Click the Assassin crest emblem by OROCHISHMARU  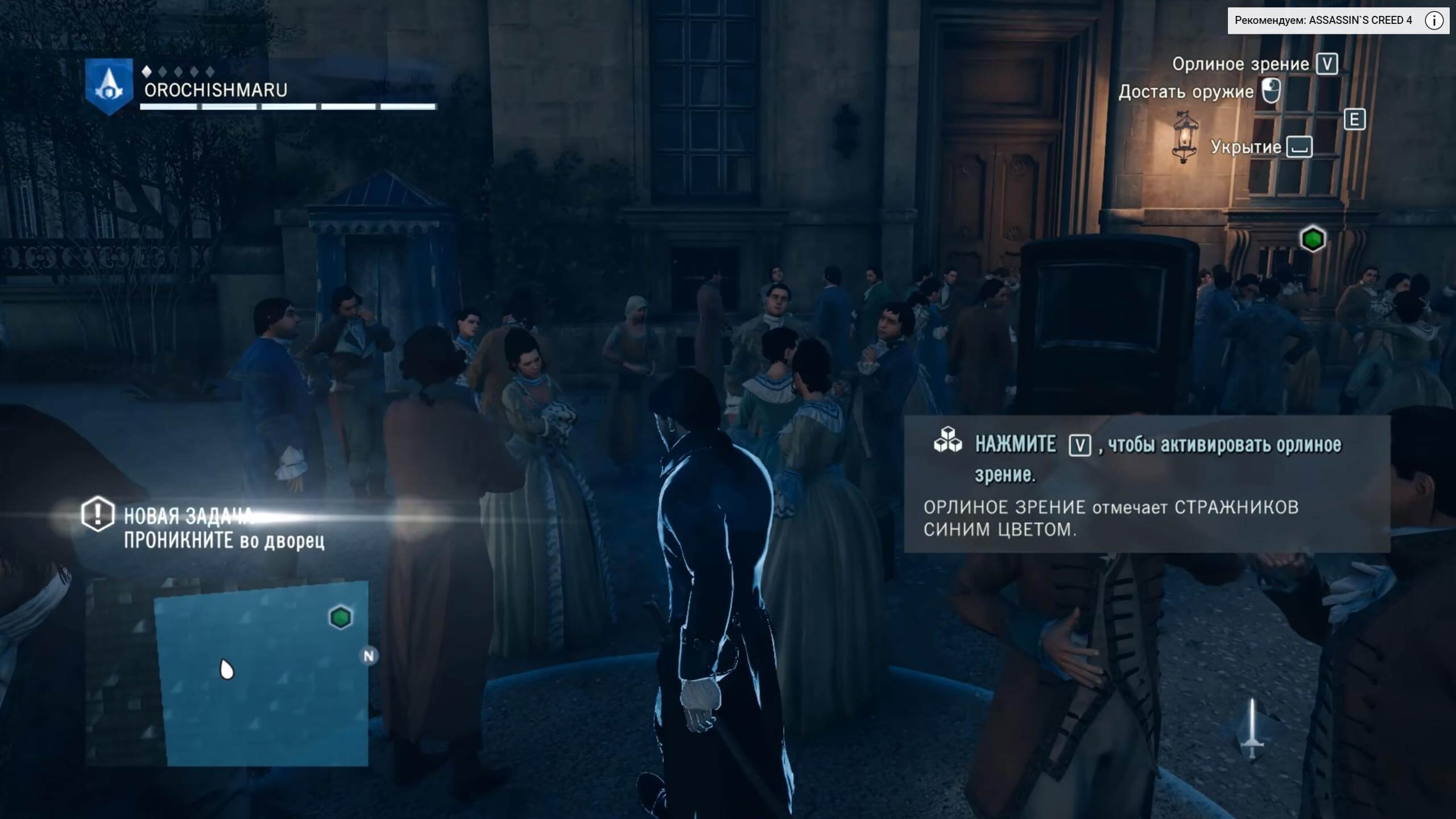click(109, 86)
